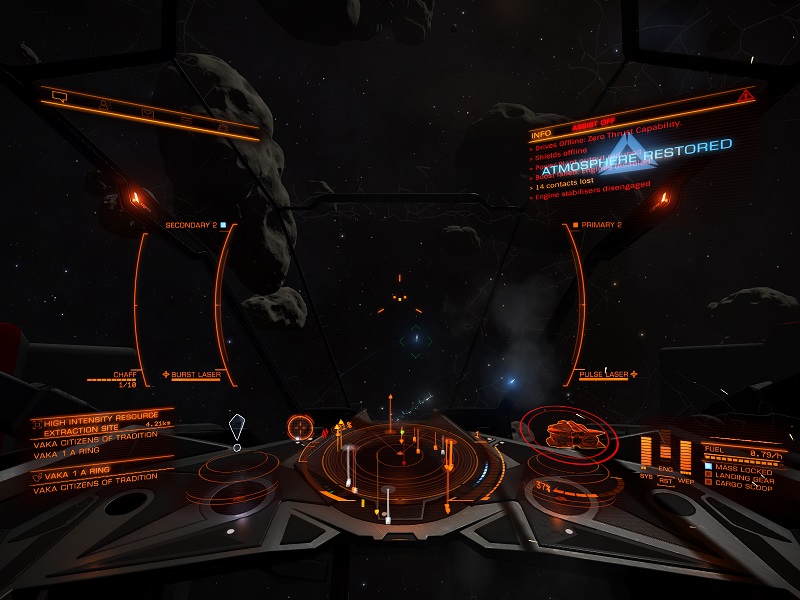Click the SYS power distributor bar
Image resolution: width=800 pixels, height=600 pixels.
click(x=647, y=452)
